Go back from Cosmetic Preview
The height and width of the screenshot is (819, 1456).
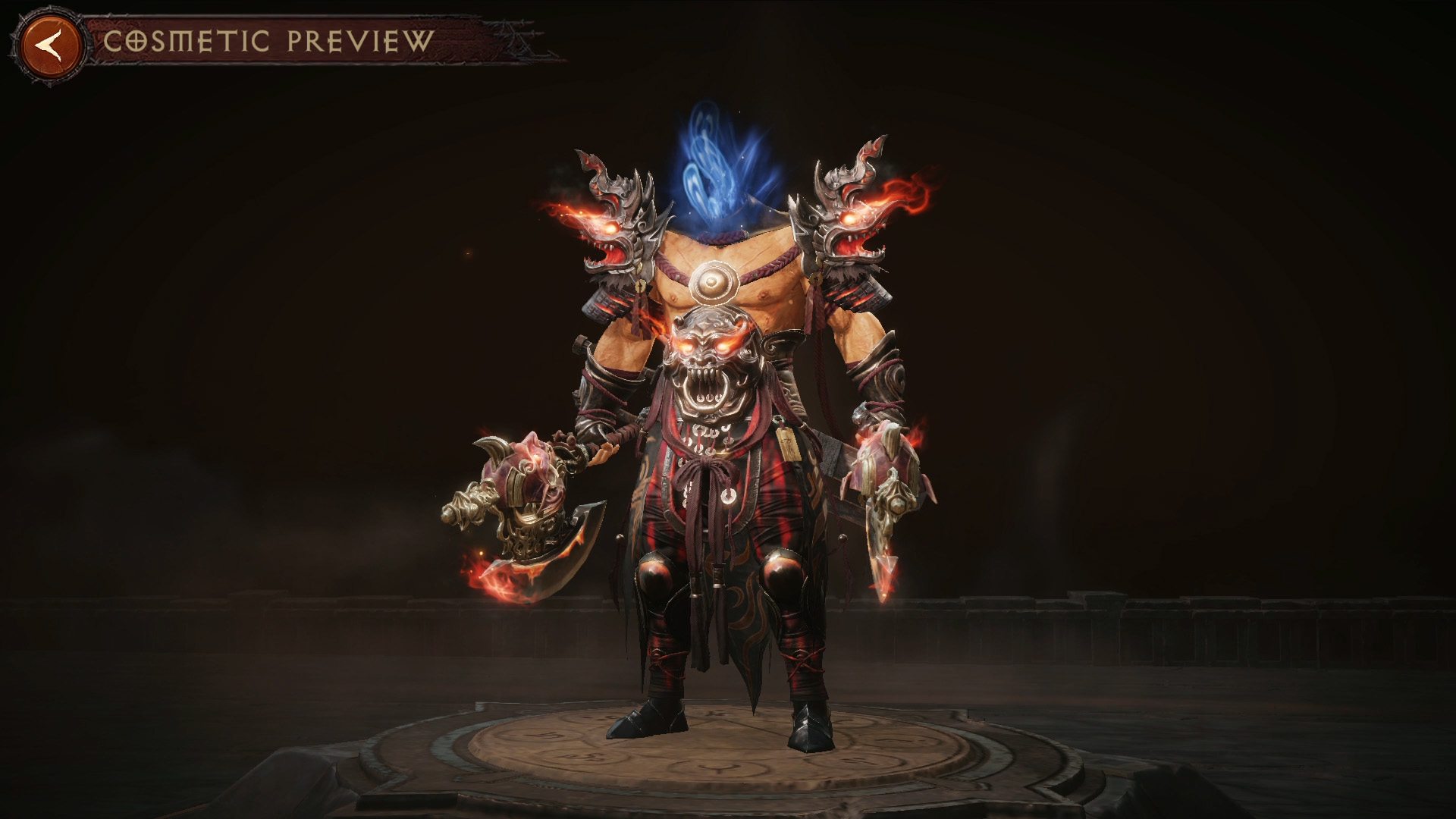52,47
